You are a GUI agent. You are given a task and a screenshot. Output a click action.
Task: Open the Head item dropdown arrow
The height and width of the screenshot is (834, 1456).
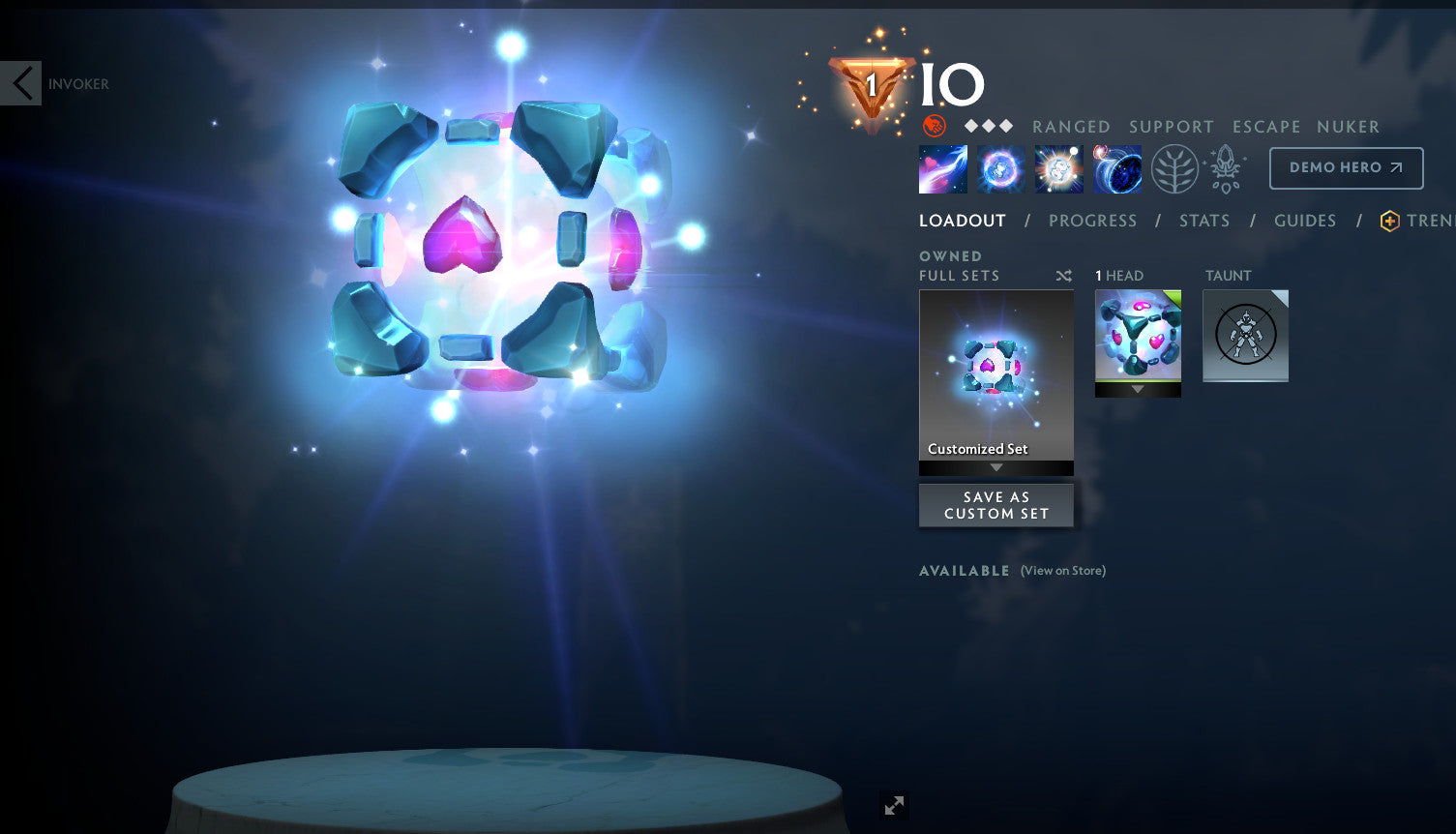(1138, 391)
